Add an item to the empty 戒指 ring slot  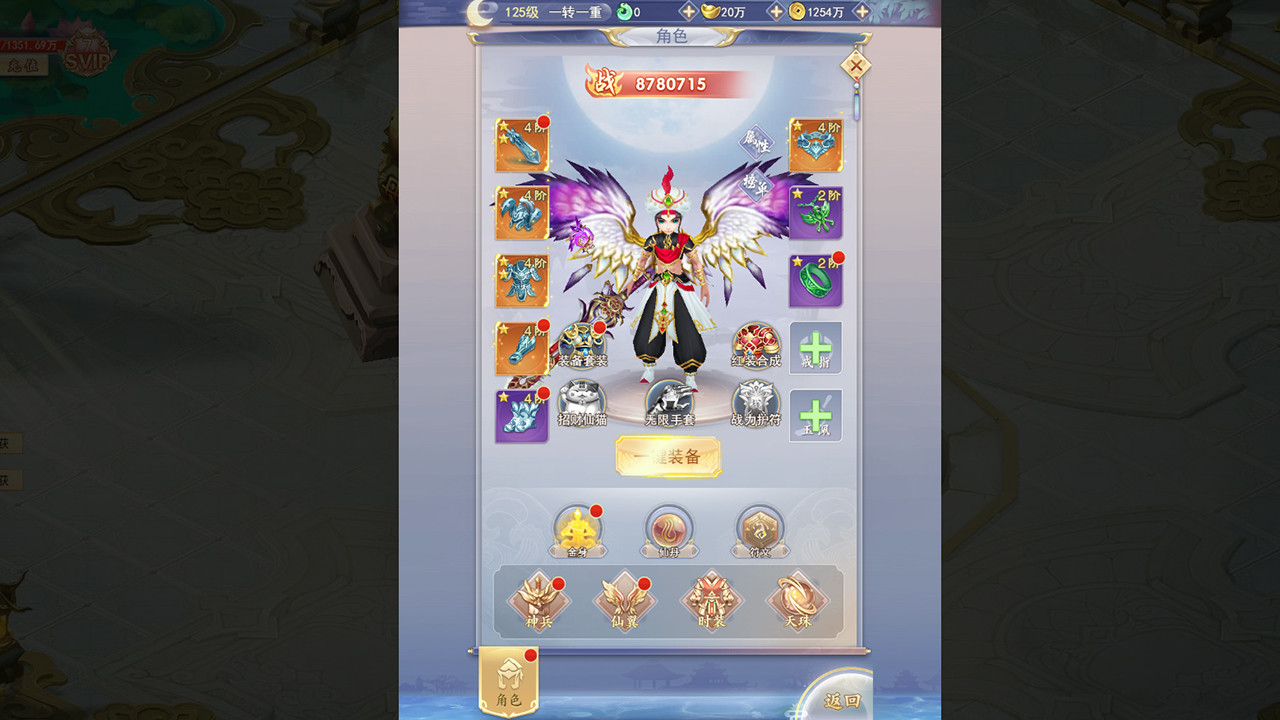coord(816,348)
